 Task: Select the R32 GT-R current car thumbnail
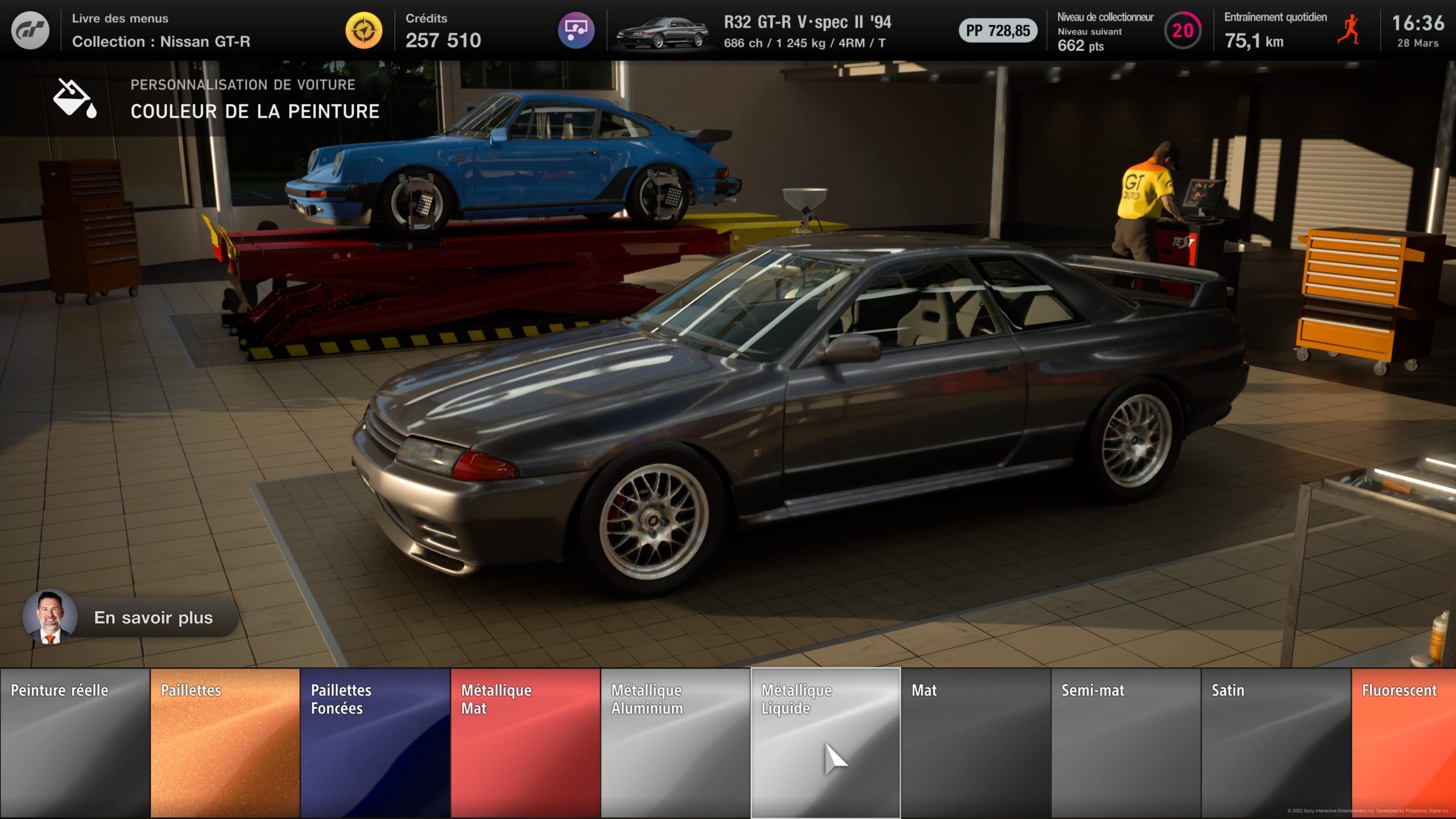pos(662,32)
